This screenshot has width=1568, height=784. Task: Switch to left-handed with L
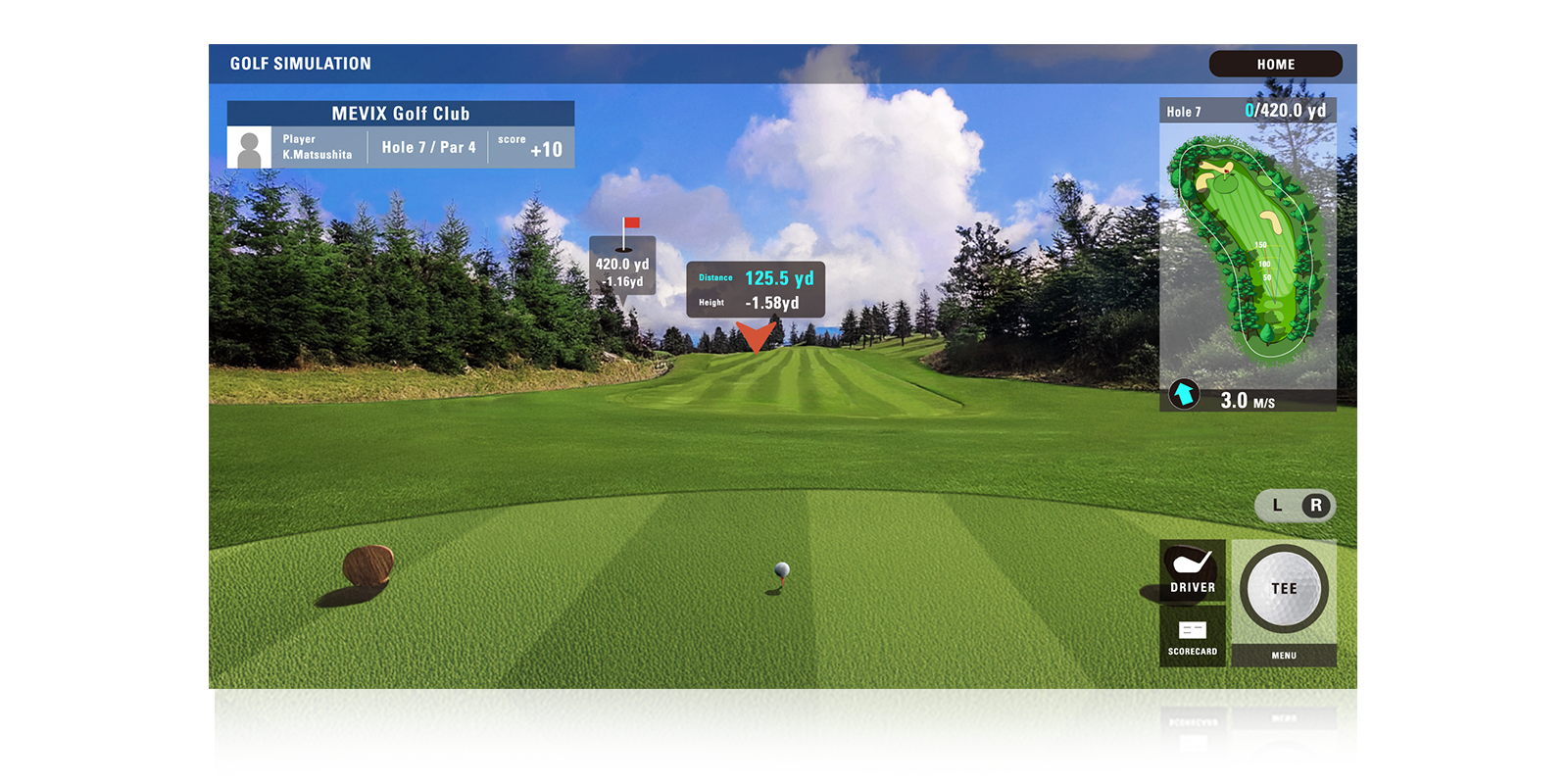(x=1277, y=506)
